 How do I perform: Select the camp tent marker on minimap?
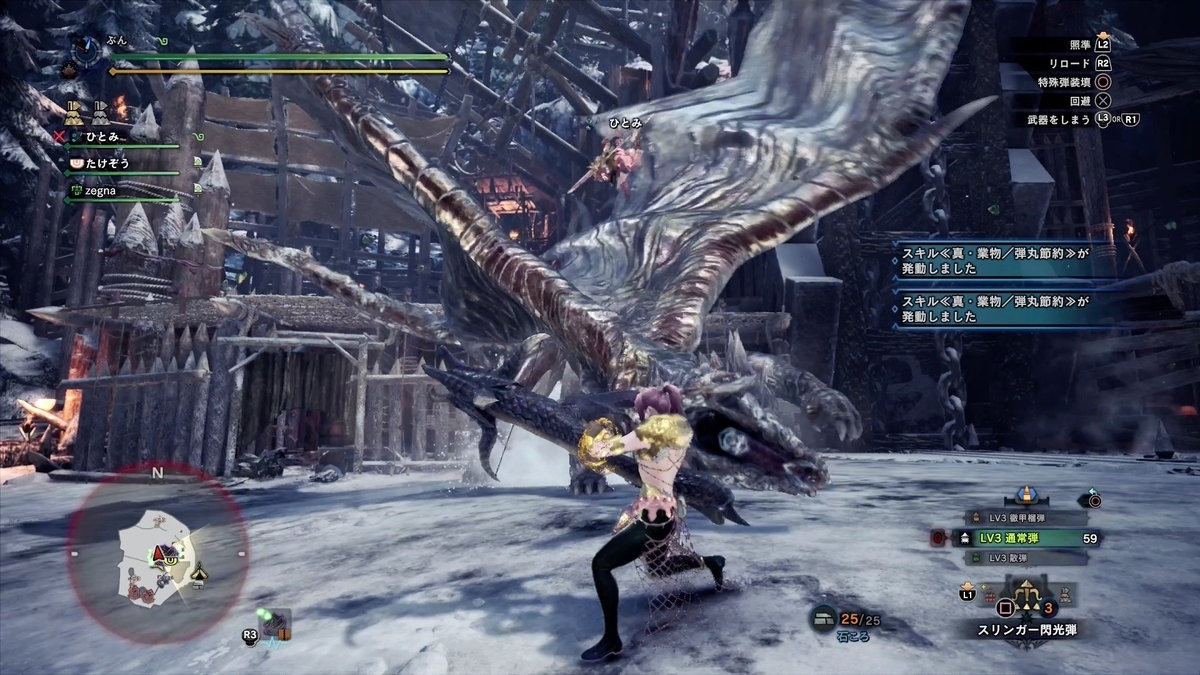[199, 573]
